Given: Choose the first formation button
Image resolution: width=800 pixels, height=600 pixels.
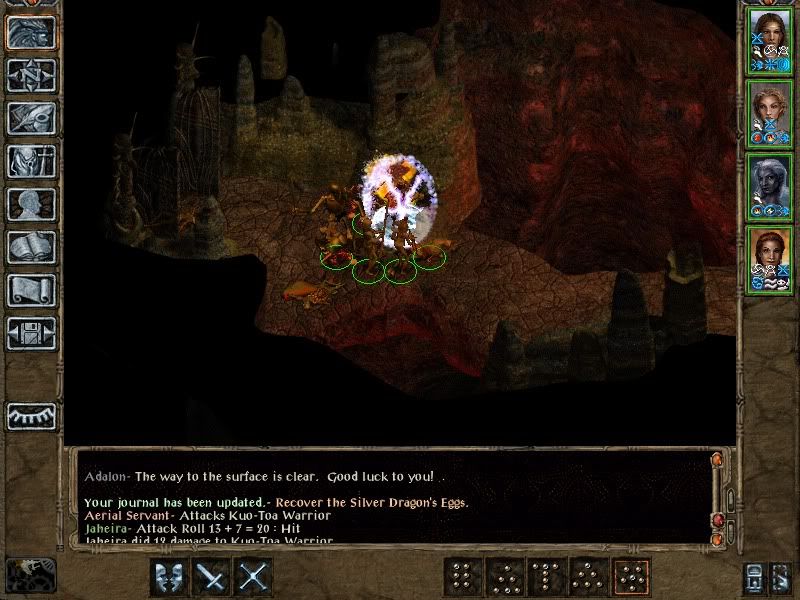Looking at the screenshot, I should coord(462,577).
